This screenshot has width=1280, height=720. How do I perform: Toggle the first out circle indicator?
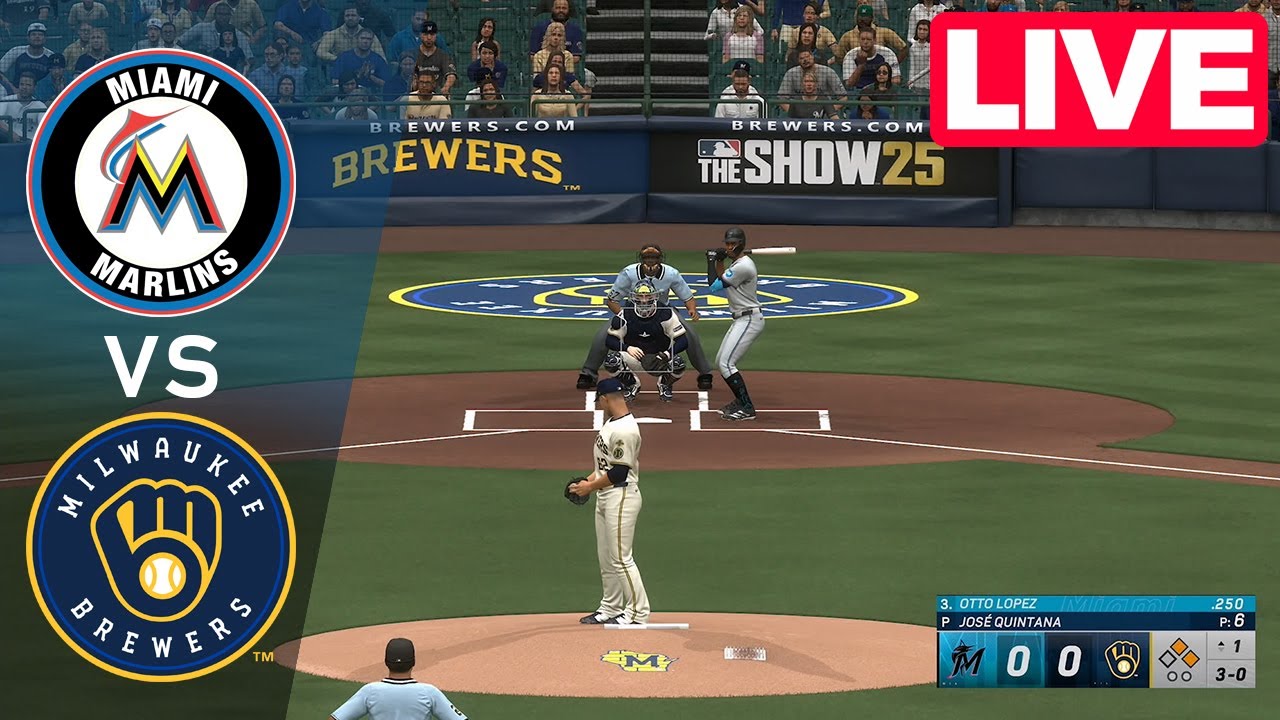[x=1170, y=676]
